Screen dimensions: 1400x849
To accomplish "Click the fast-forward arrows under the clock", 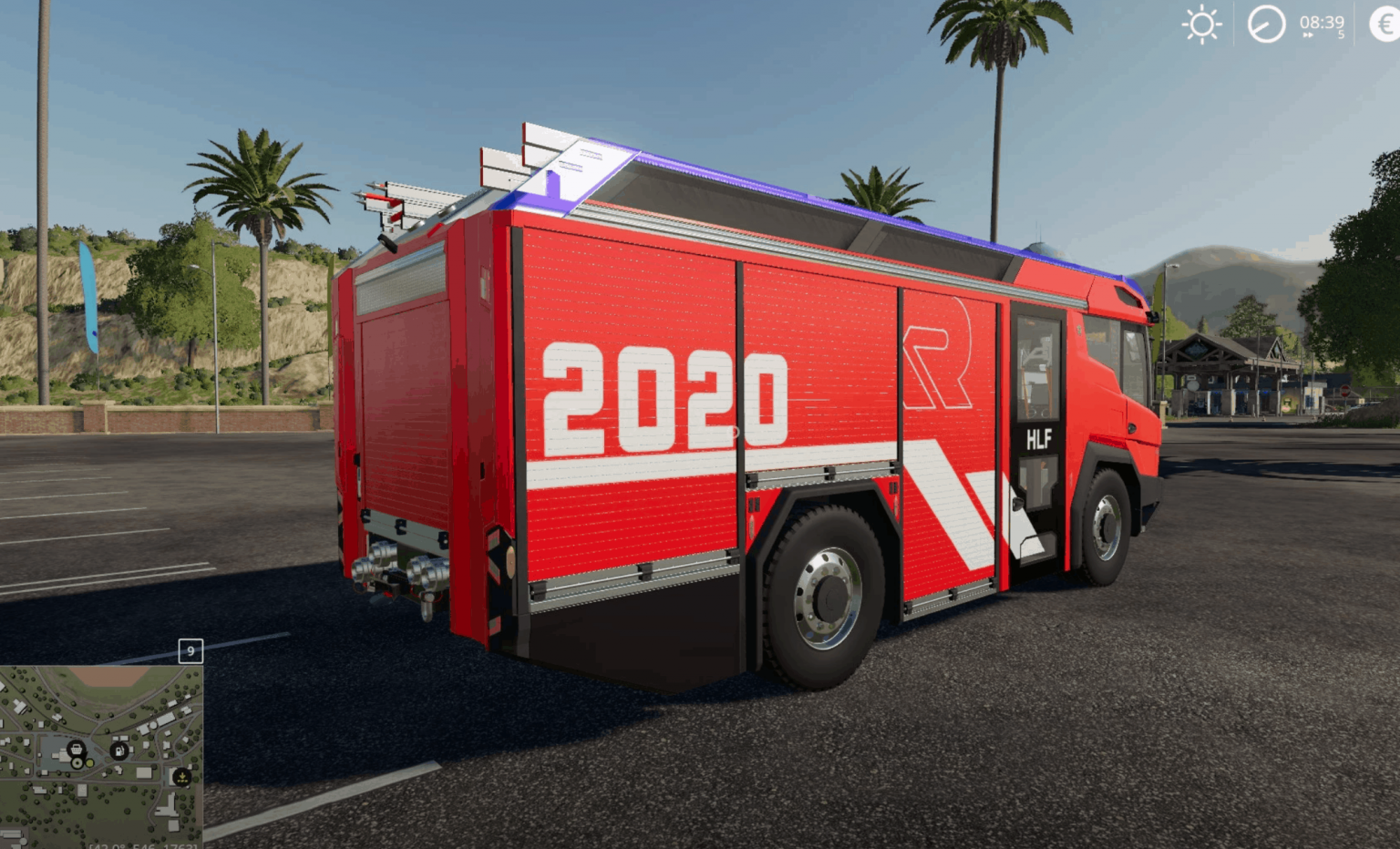I will pos(1307,35).
